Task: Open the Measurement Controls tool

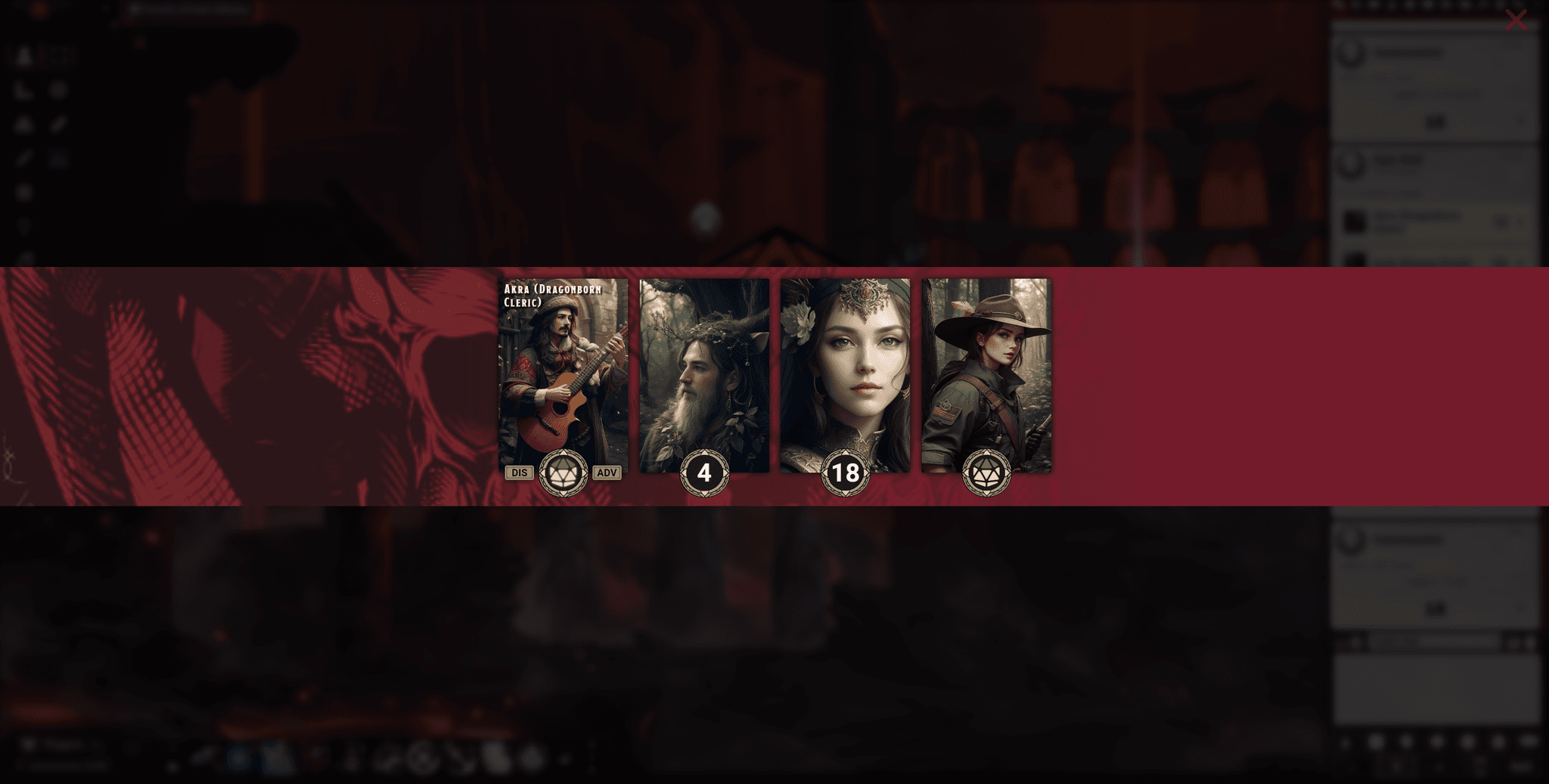Action: [23, 89]
